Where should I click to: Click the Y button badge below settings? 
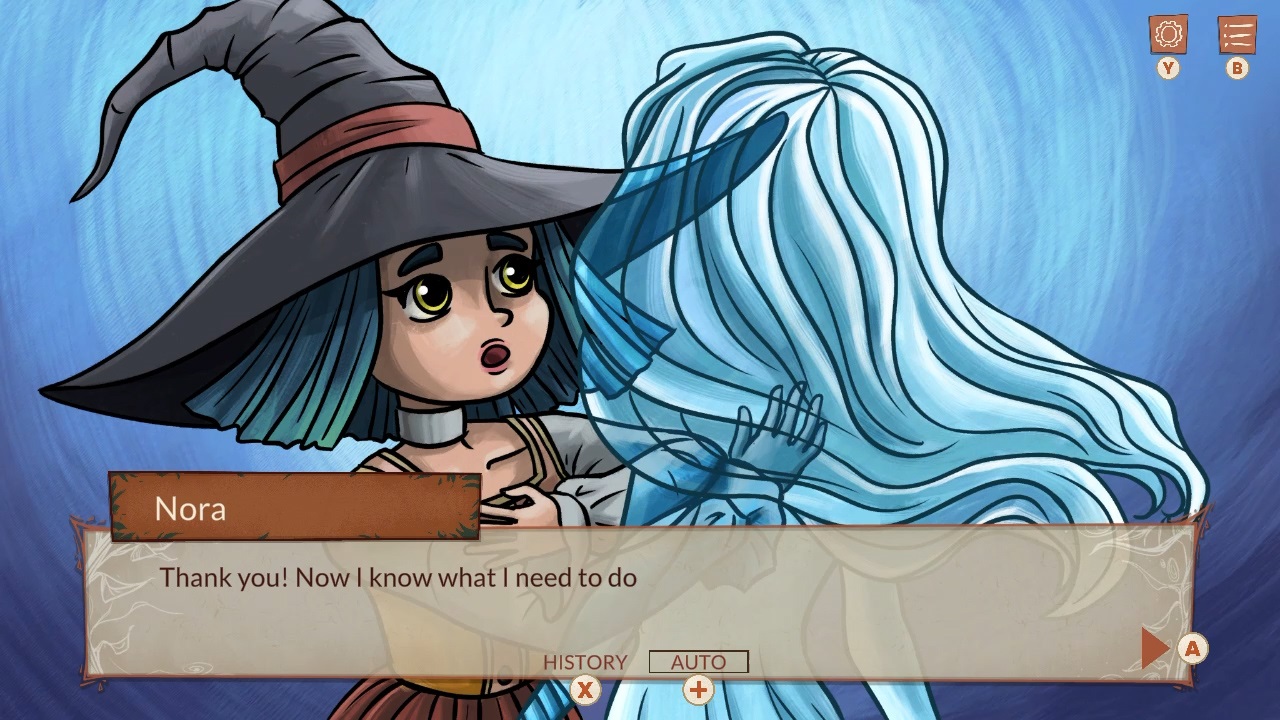tap(1166, 69)
